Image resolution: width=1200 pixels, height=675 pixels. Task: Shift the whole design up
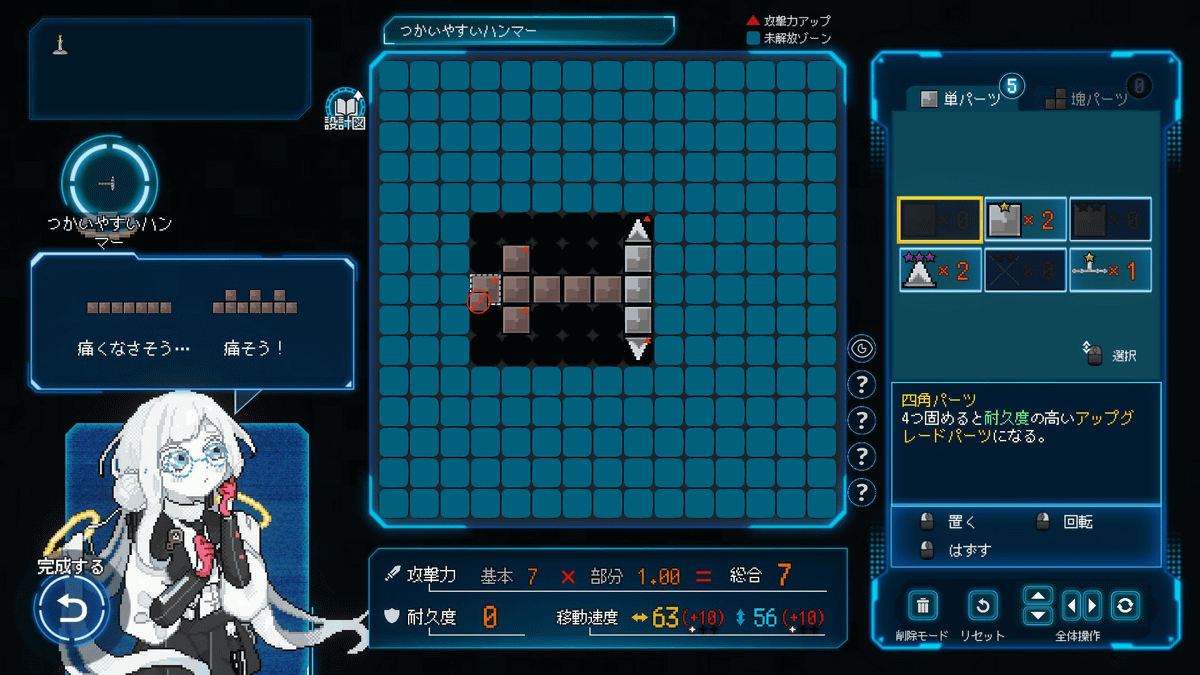(x=1038, y=596)
